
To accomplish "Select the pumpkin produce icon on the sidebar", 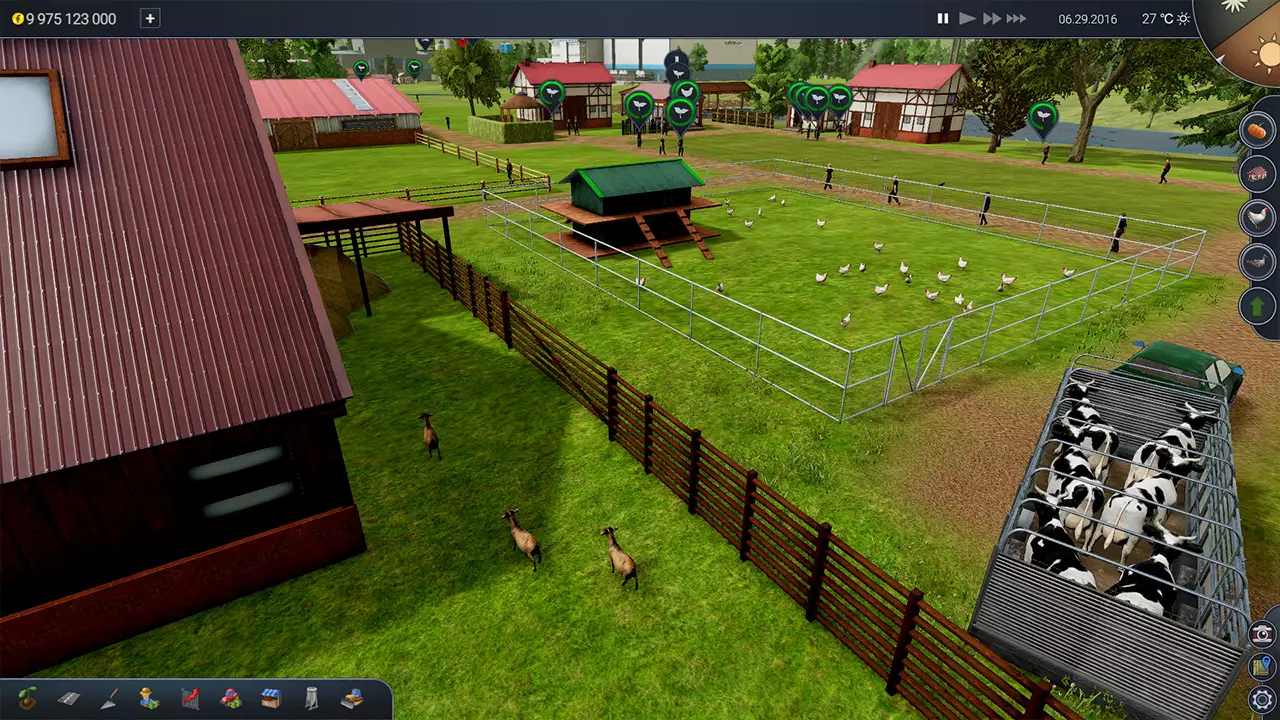I will 1258,131.
